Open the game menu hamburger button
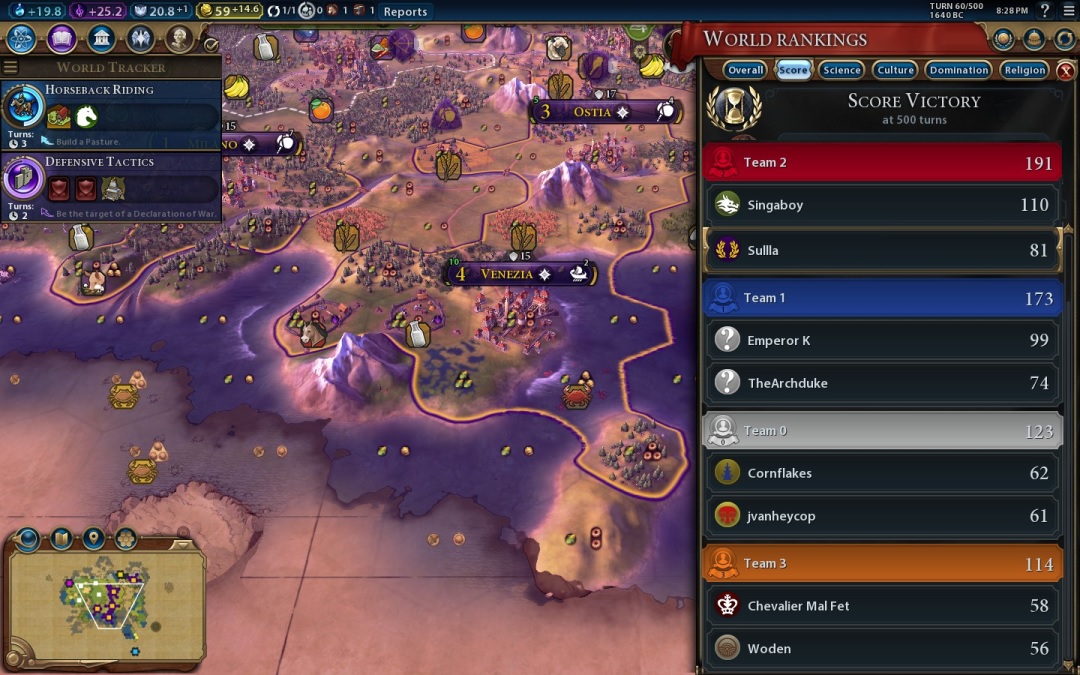 1066,11
